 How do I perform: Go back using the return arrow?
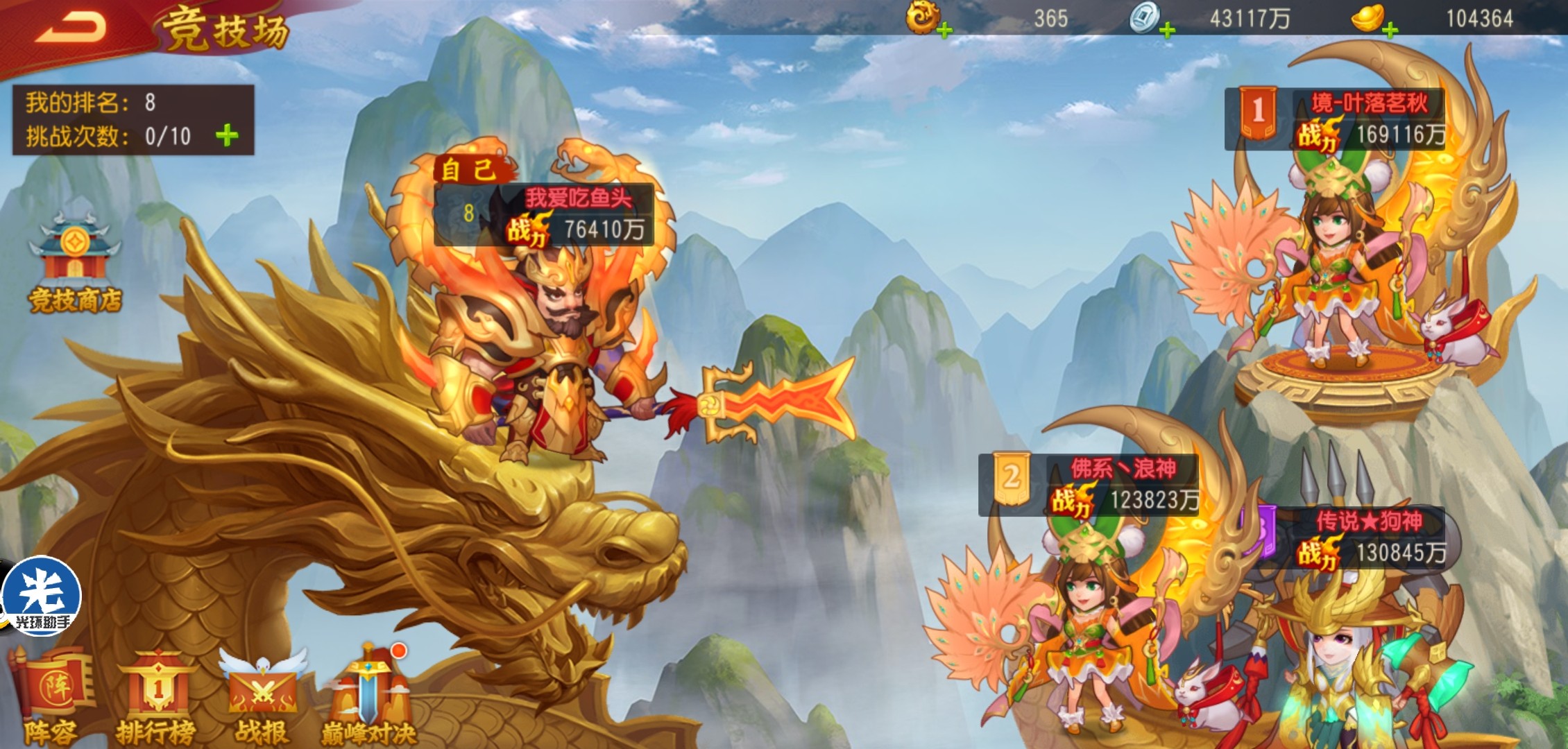[x=71, y=28]
